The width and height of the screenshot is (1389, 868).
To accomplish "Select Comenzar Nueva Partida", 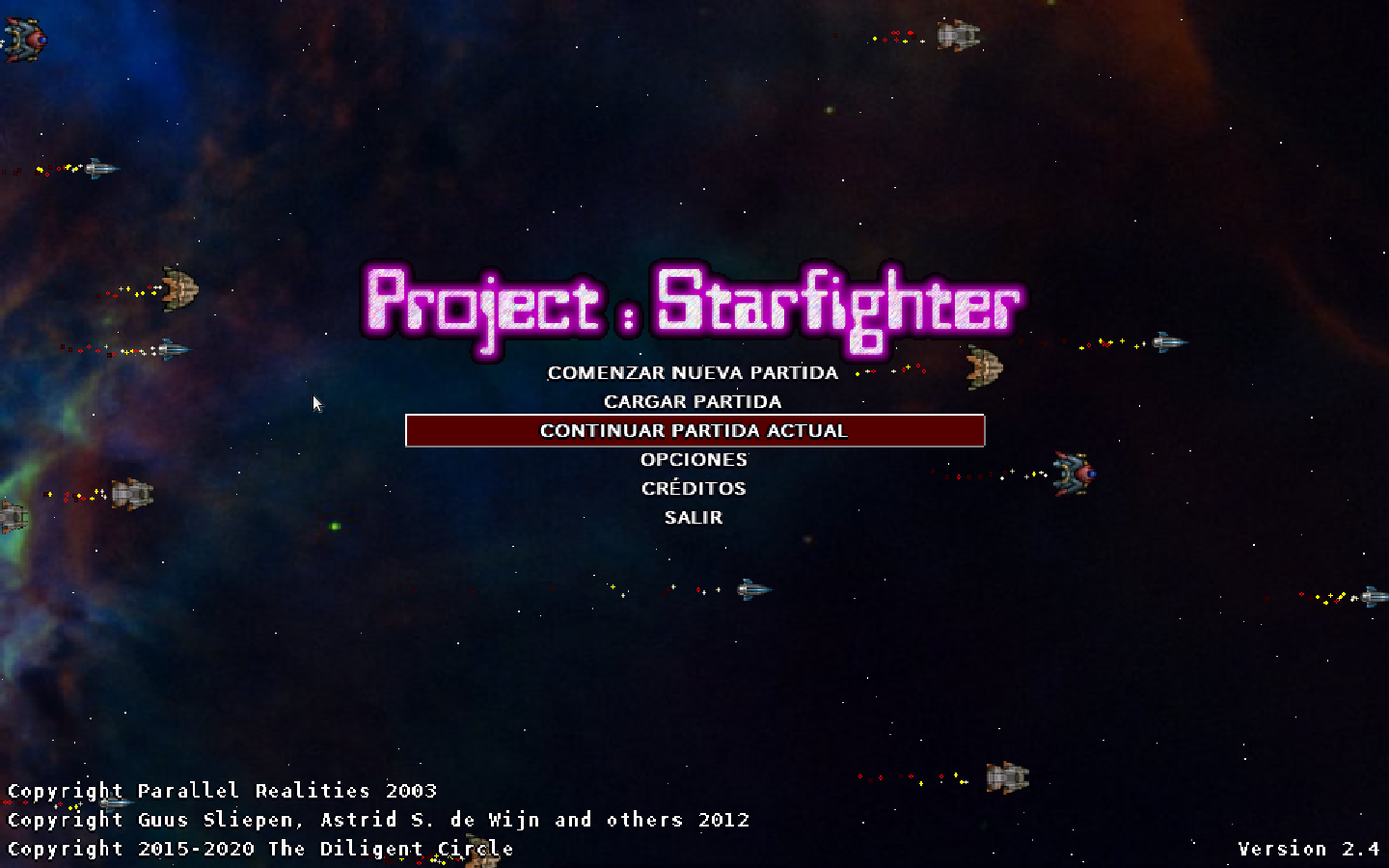I will point(693,373).
